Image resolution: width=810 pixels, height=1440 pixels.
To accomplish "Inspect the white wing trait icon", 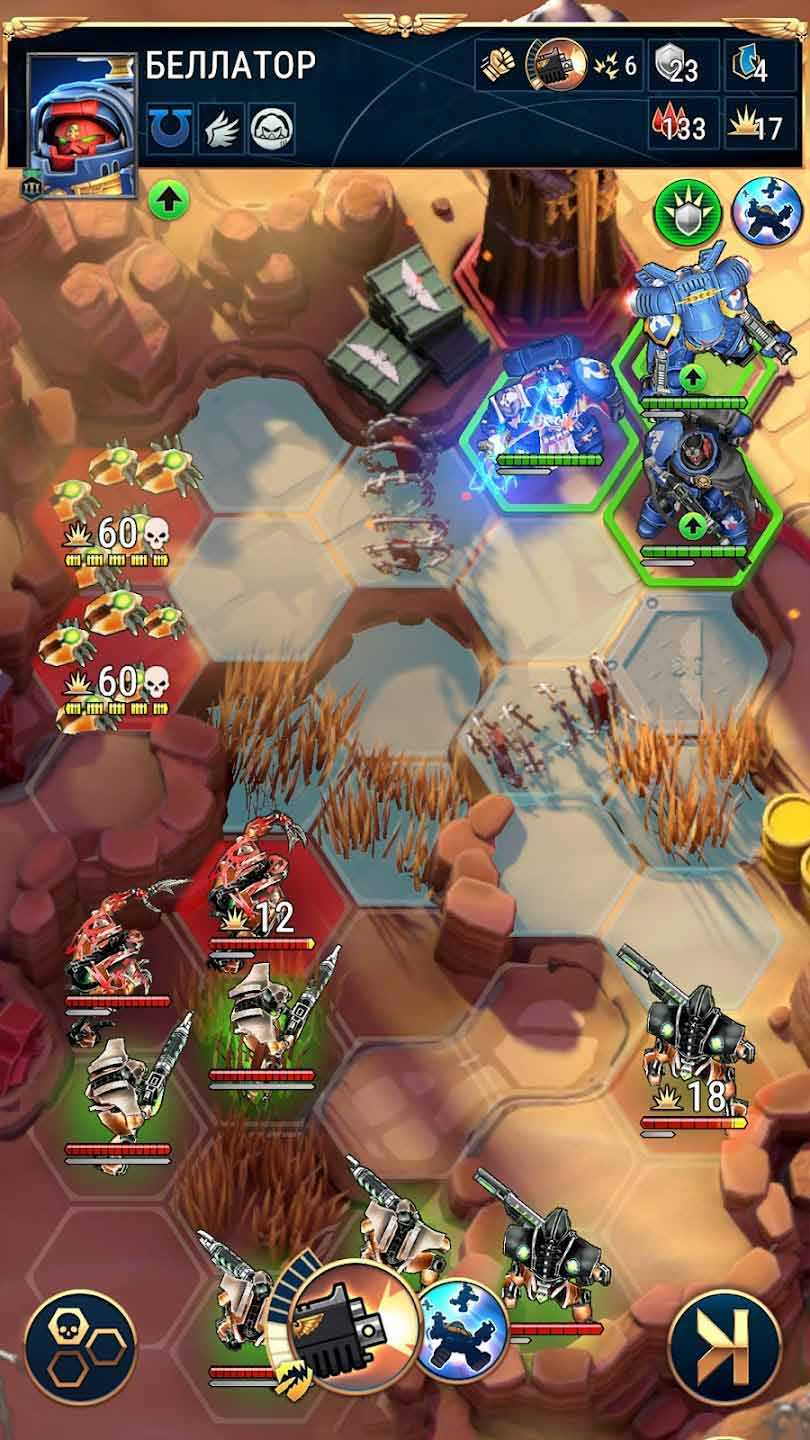I will coord(220,129).
